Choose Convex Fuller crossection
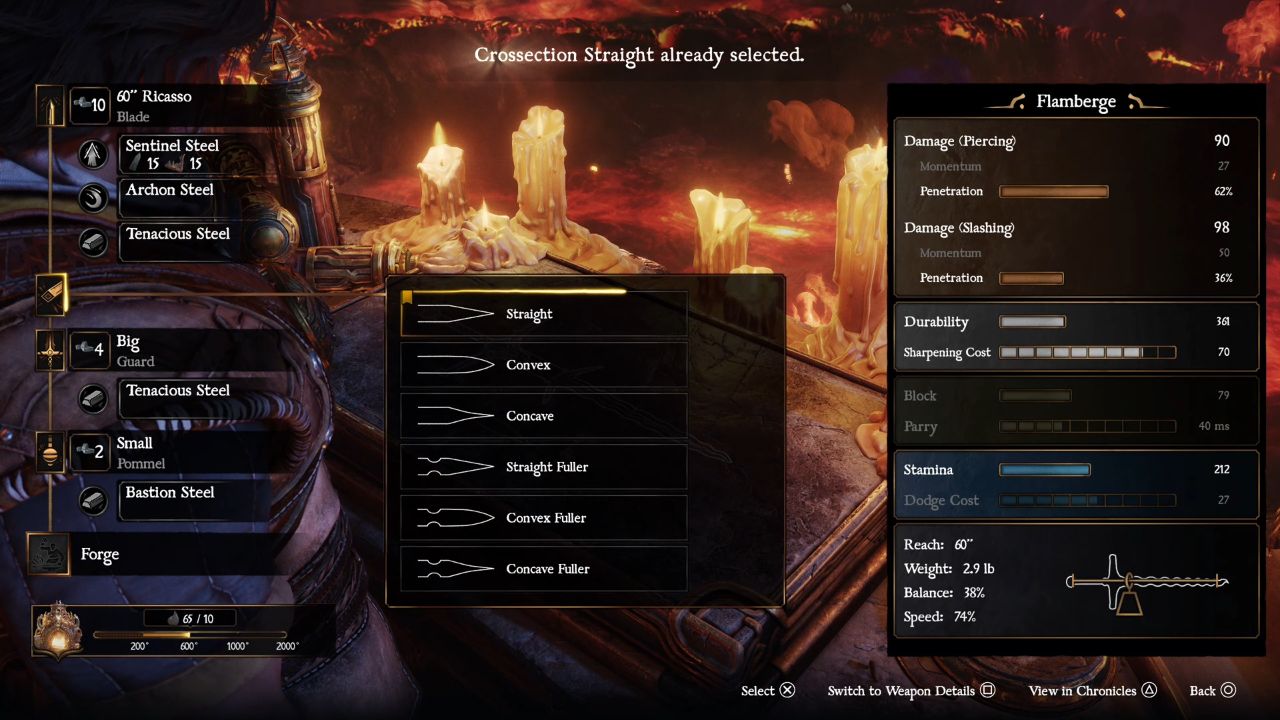 [543, 518]
